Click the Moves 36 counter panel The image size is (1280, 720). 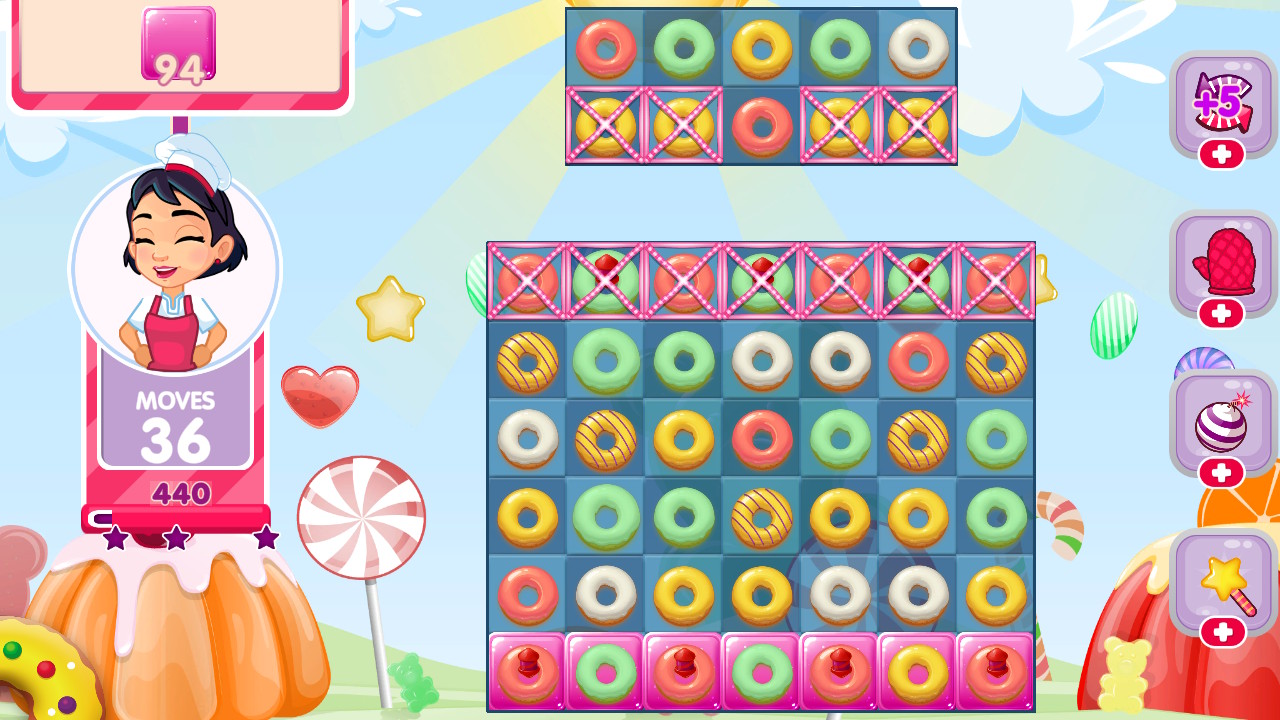point(176,420)
